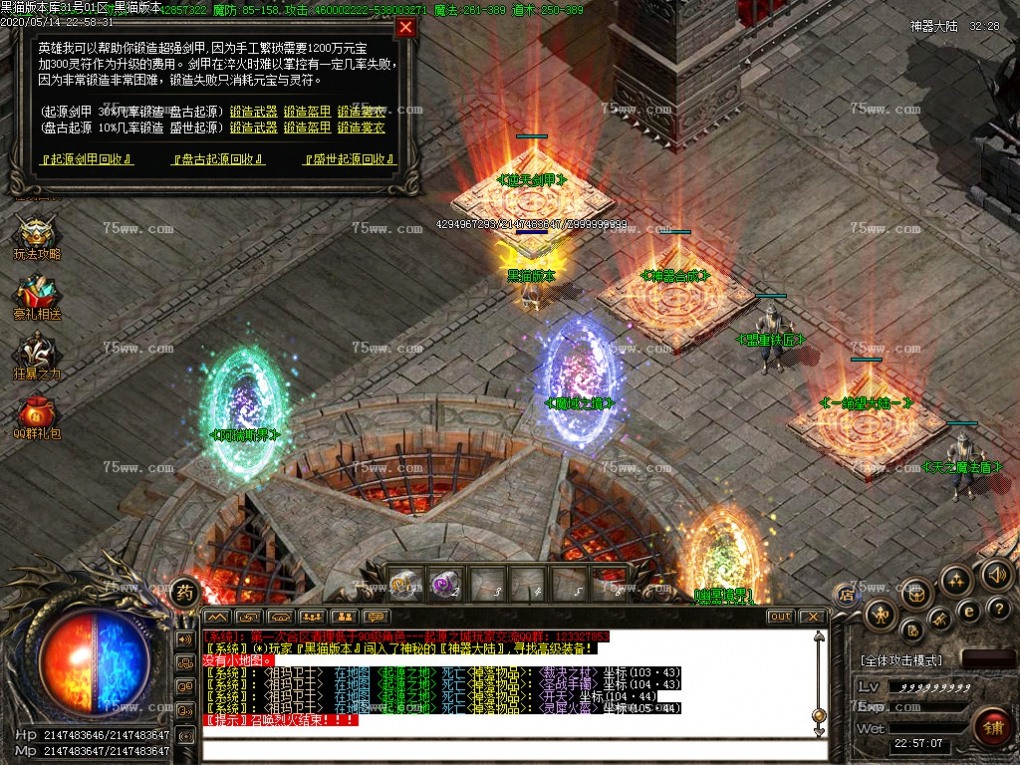
Task: Click the round 药 potion button
Action: pyautogui.click(x=184, y=591)
